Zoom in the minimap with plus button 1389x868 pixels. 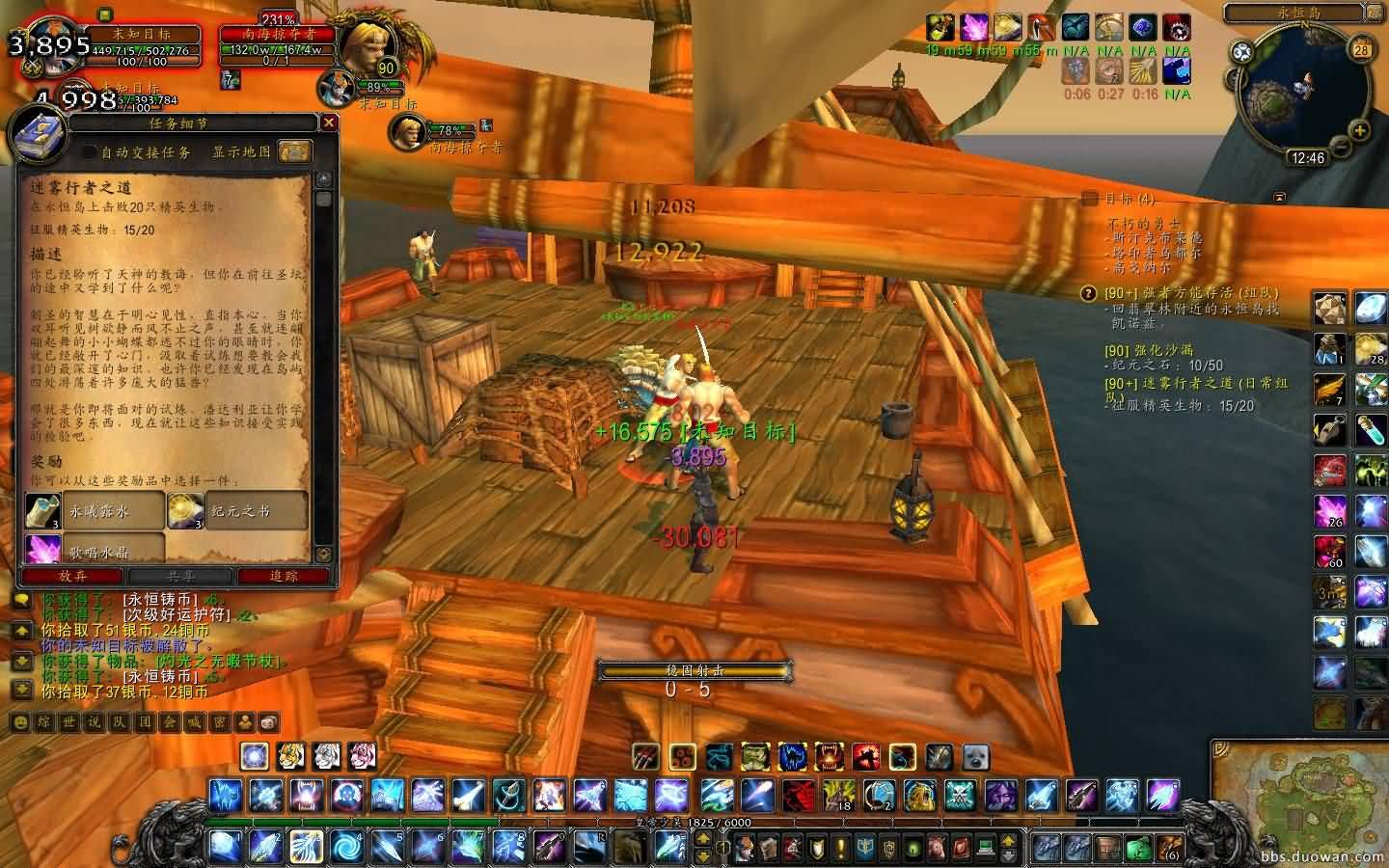pyautogui.click(x=1360, y=130)
